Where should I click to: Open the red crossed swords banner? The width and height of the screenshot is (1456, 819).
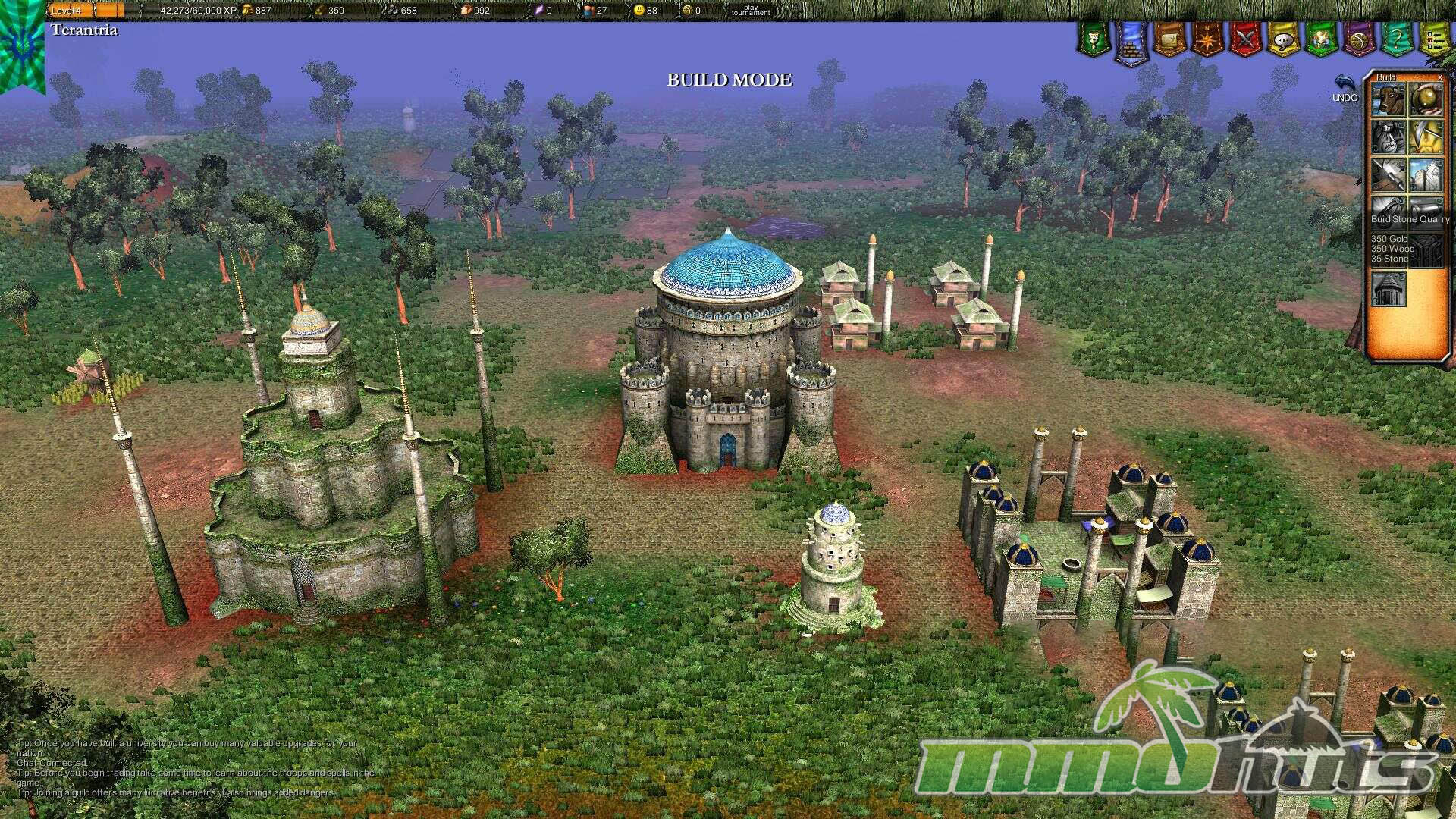(x=1245, y=39)
